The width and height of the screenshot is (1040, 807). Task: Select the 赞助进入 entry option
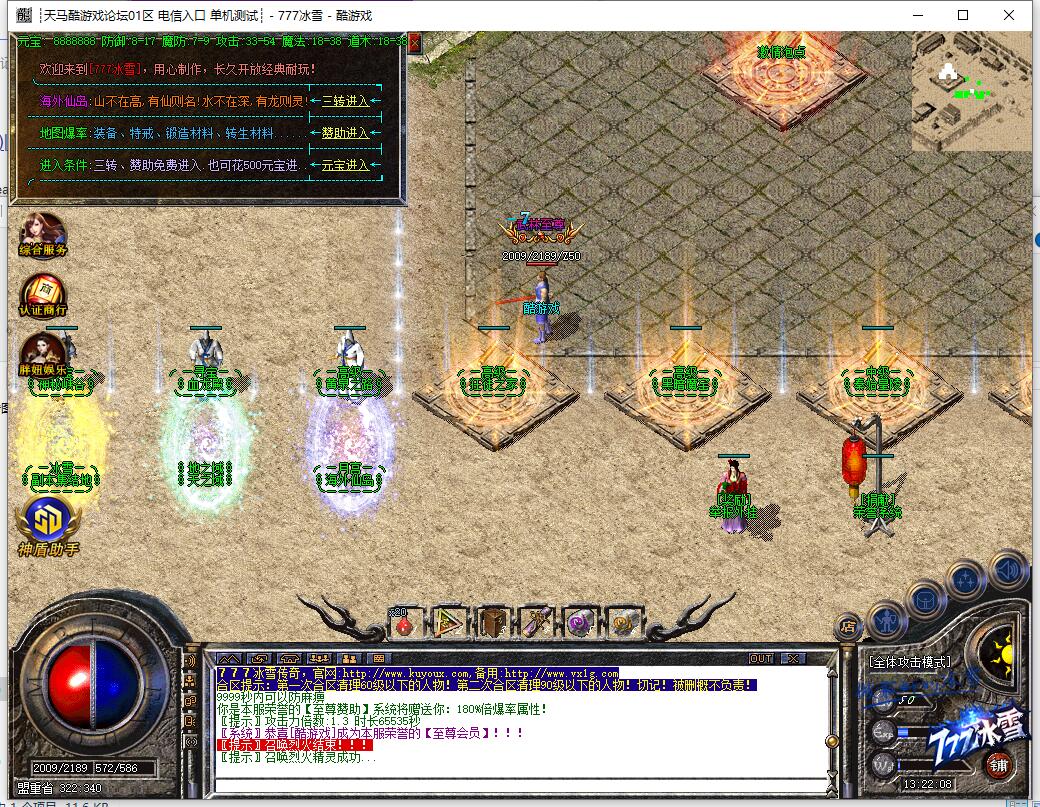345,133
